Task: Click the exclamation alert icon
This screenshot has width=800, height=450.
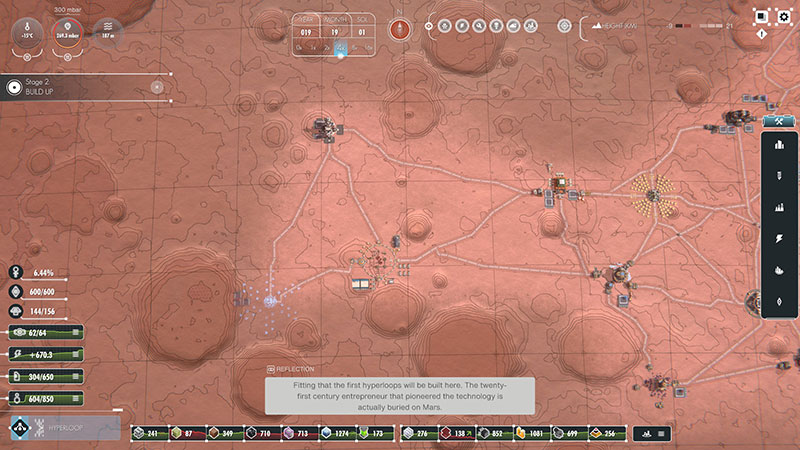Action: [x=762, y=34]
